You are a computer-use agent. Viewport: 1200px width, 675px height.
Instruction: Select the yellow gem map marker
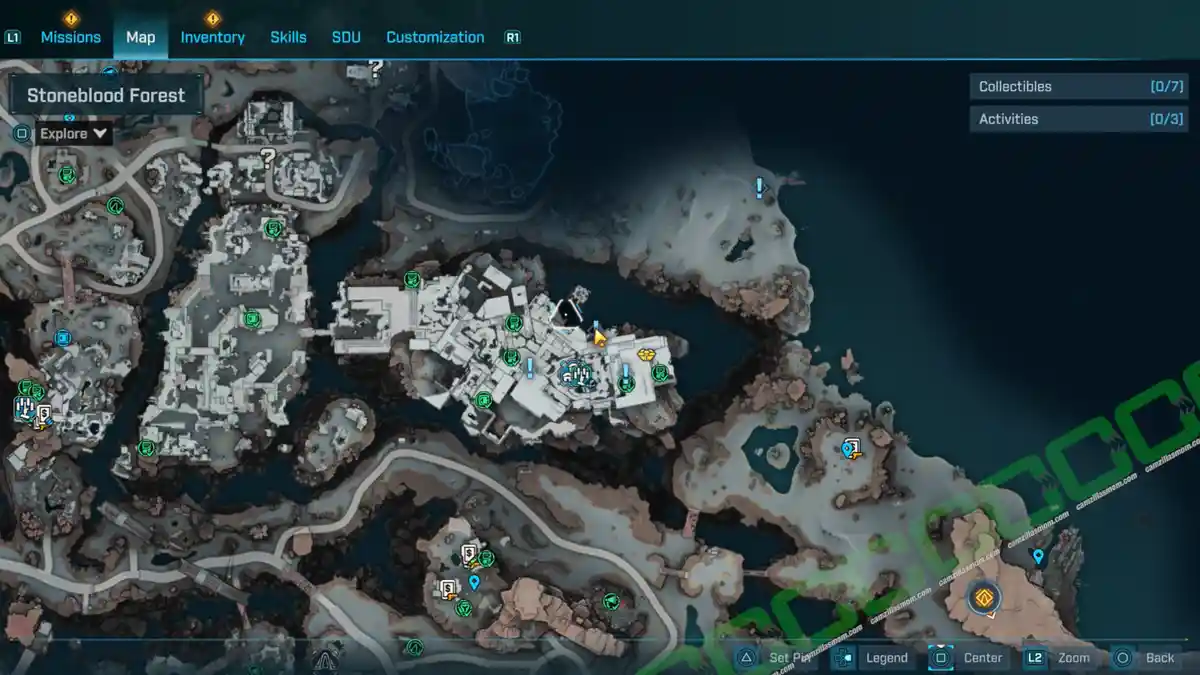(x=647, y=354)
